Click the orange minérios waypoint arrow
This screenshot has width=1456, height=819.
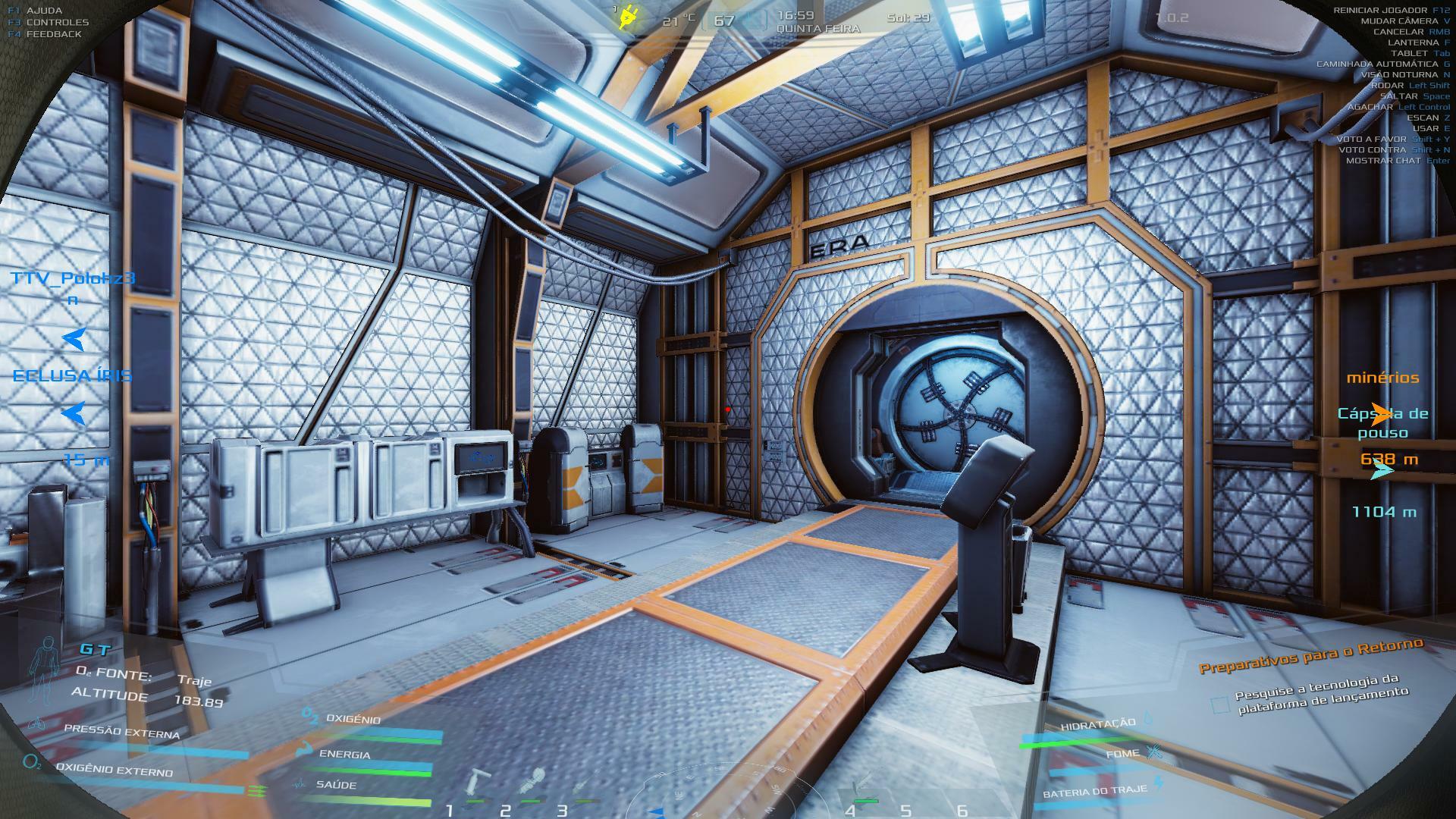(x=1382, y=414)
